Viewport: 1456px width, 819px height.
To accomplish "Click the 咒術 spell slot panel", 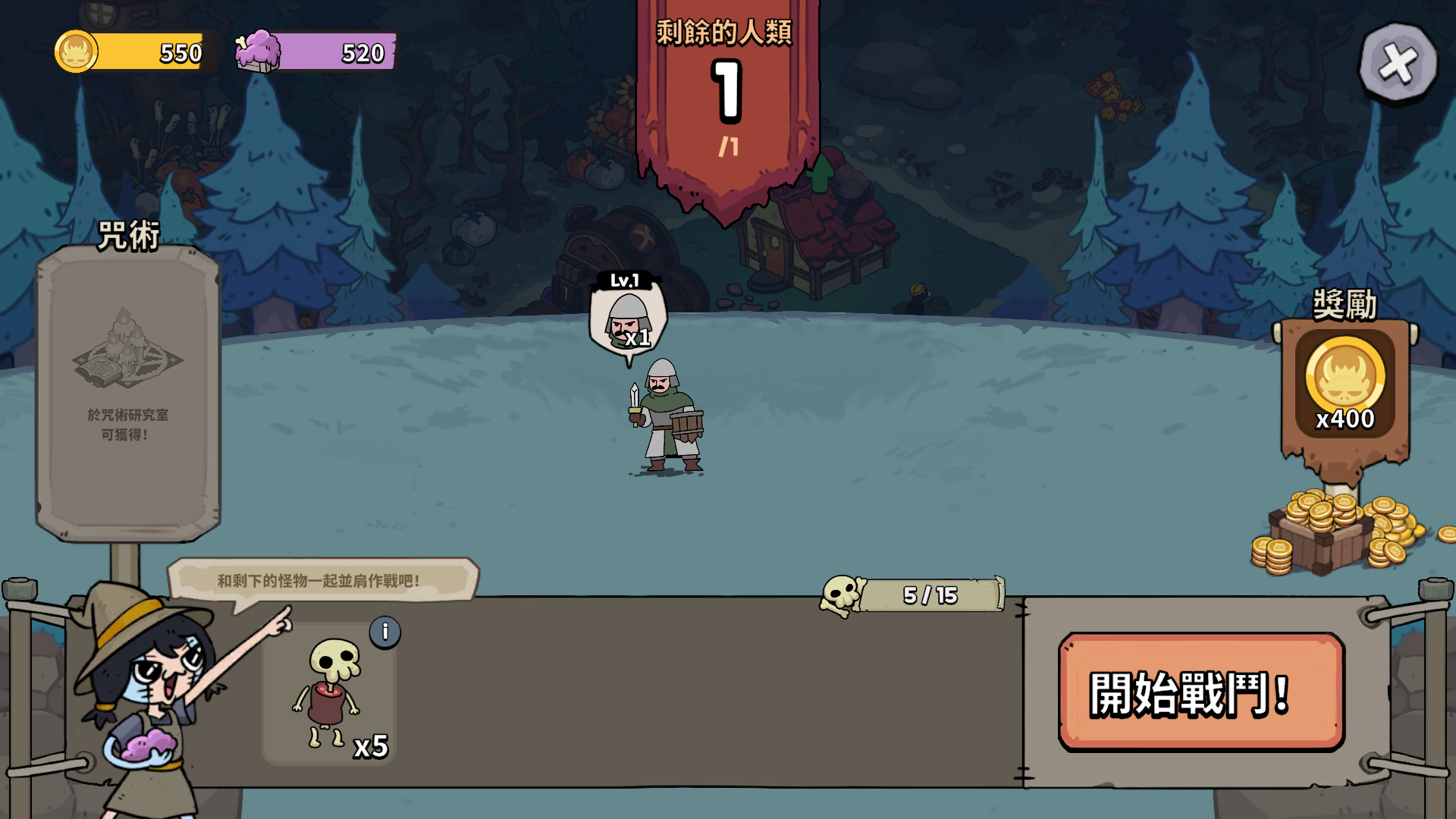I will click(128, 392).
